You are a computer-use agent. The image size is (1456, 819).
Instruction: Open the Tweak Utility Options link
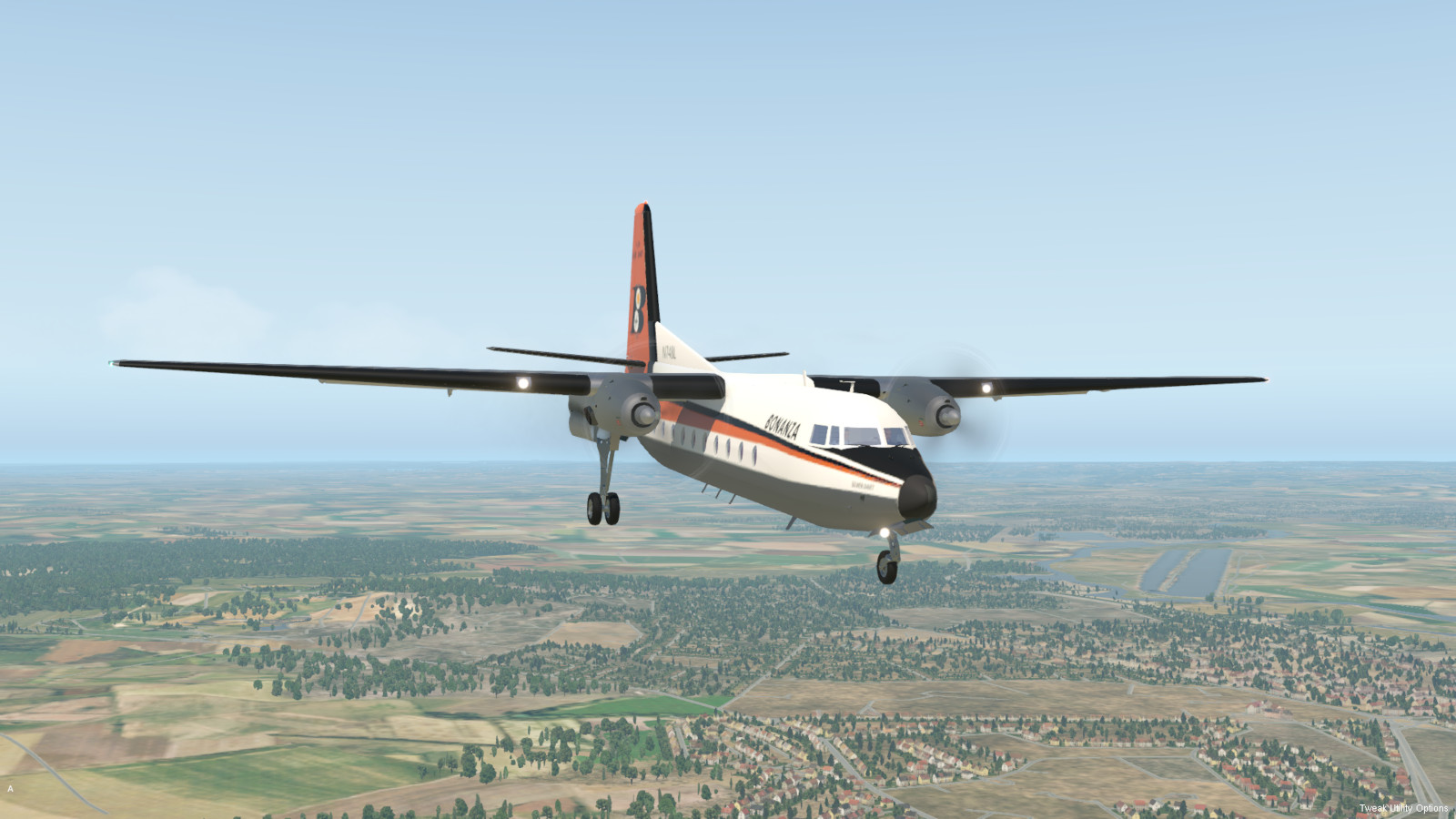click(1403, 808)
